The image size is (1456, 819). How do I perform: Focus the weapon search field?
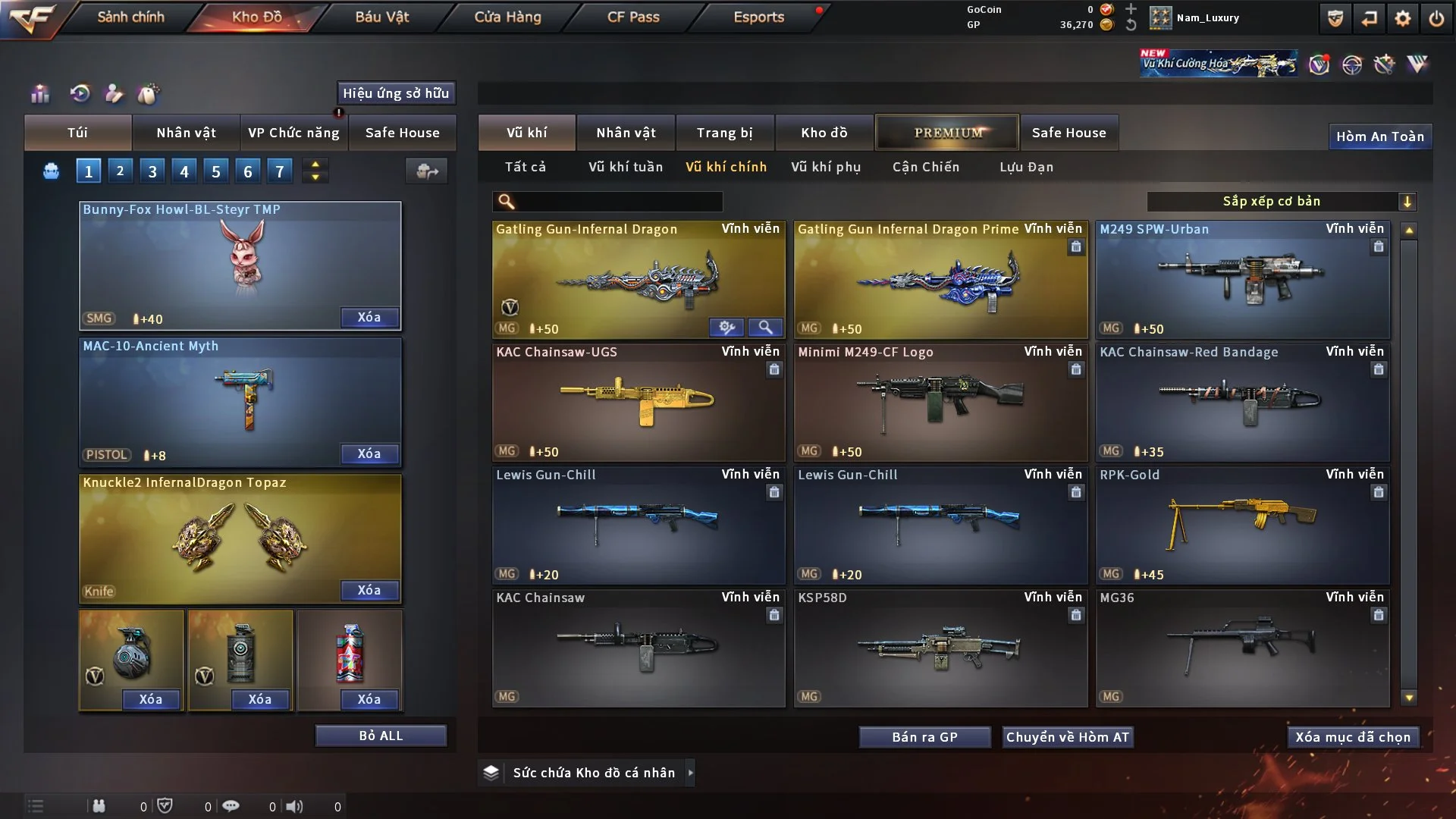[618, 201]
